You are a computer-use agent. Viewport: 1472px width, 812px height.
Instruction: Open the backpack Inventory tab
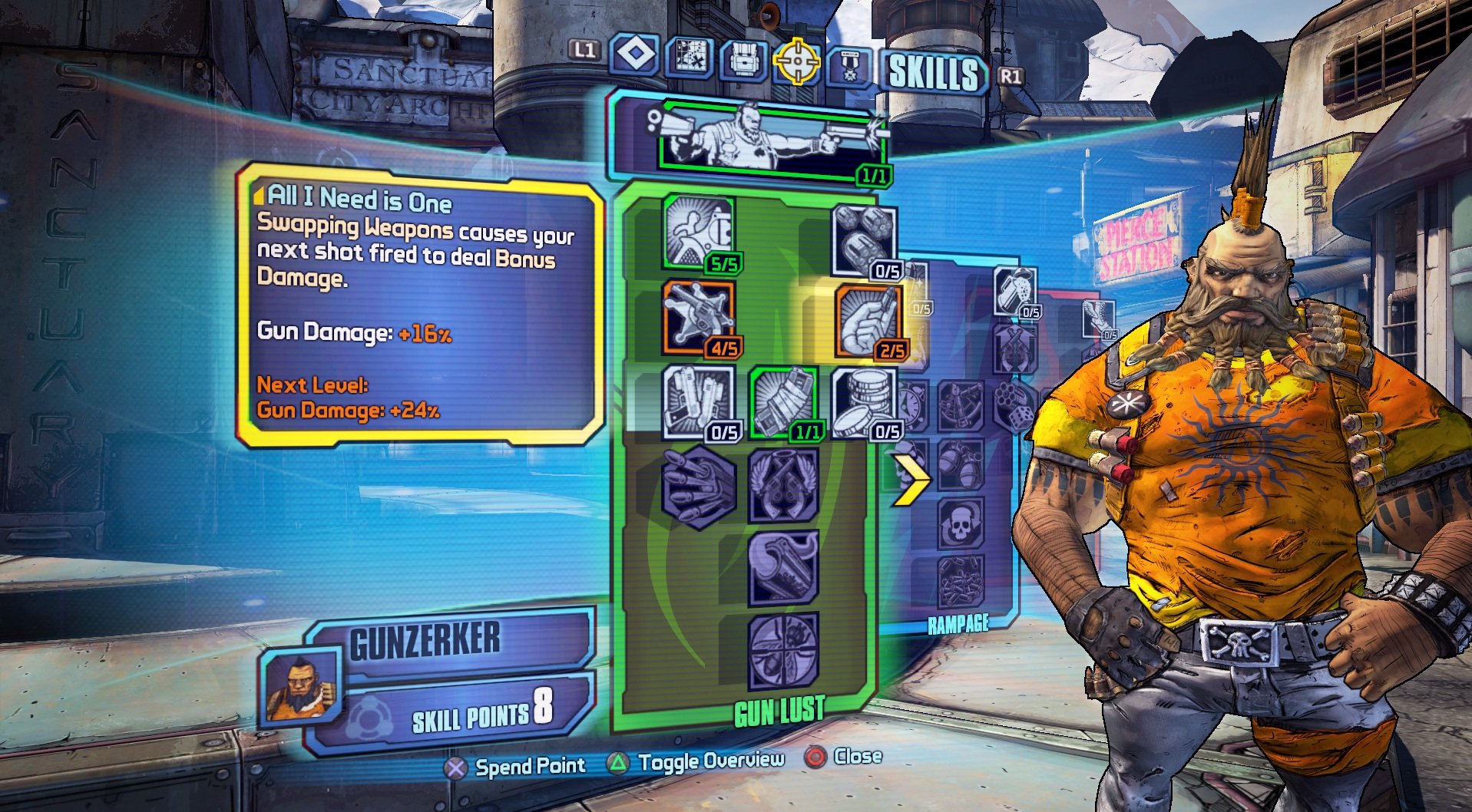pyautogui.click(x=743, y=58)
